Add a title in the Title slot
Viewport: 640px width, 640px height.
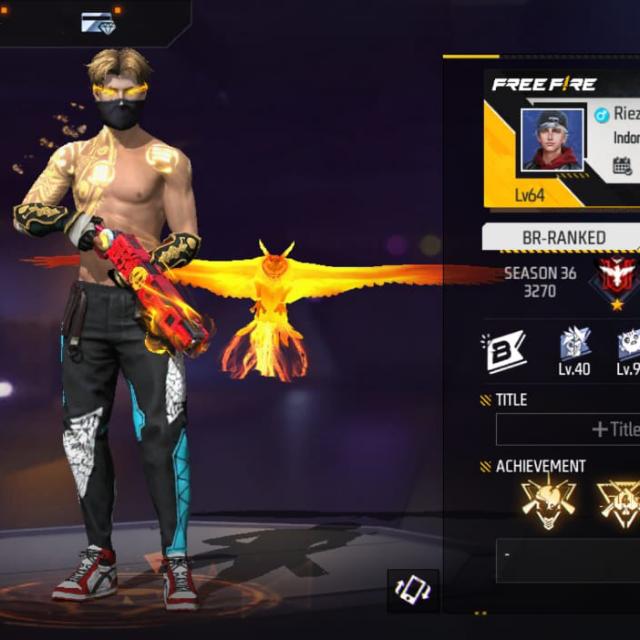coord(568,429)
